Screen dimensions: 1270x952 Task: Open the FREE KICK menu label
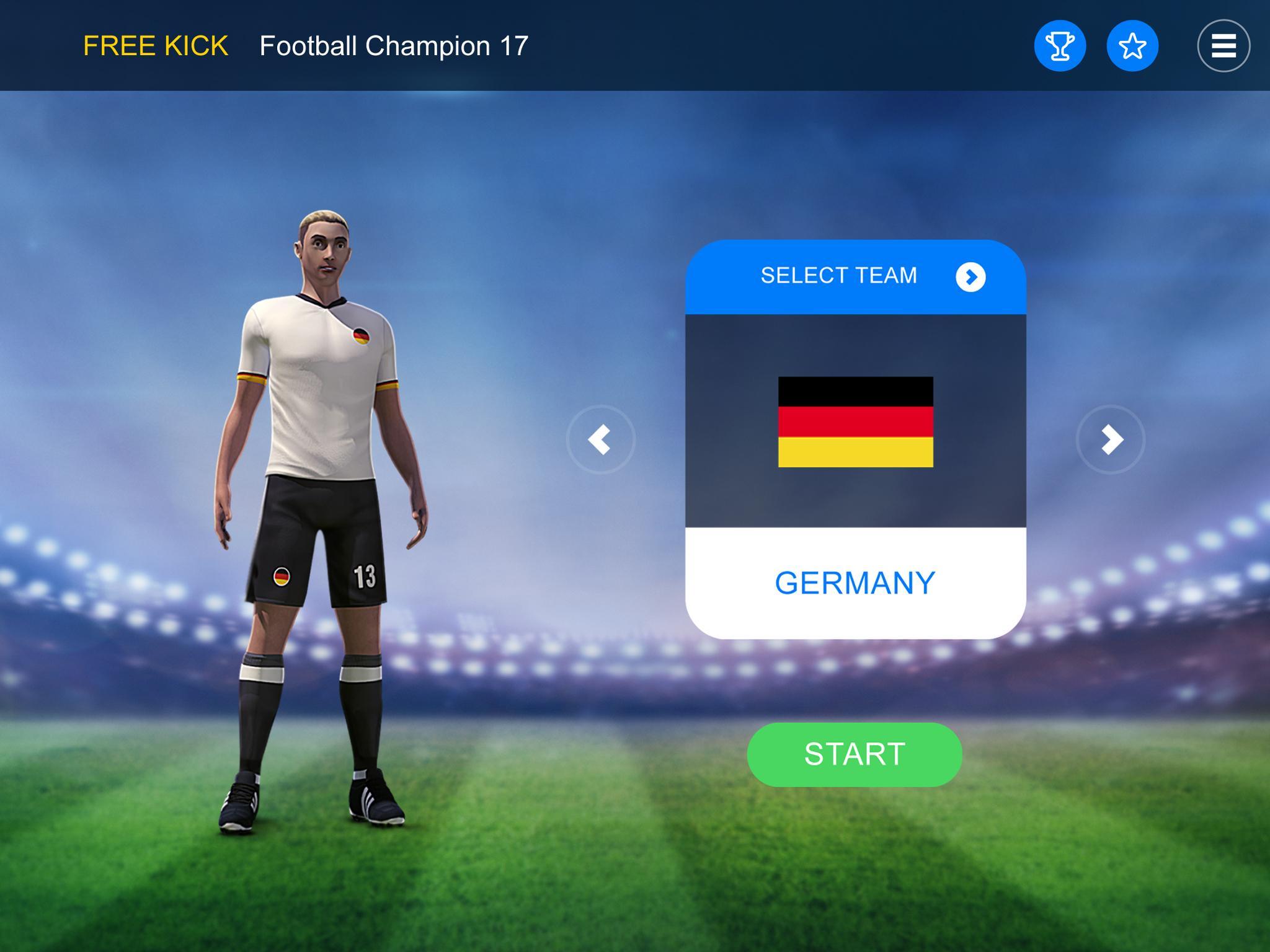[x=156, y=44]
